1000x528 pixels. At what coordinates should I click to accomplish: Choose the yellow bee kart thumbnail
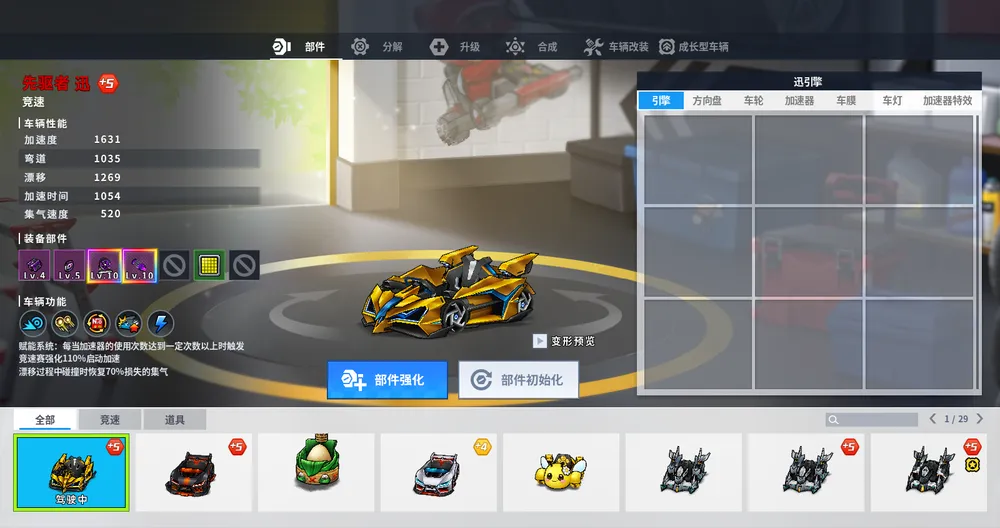pyautogui.click(x=561, y=467)
